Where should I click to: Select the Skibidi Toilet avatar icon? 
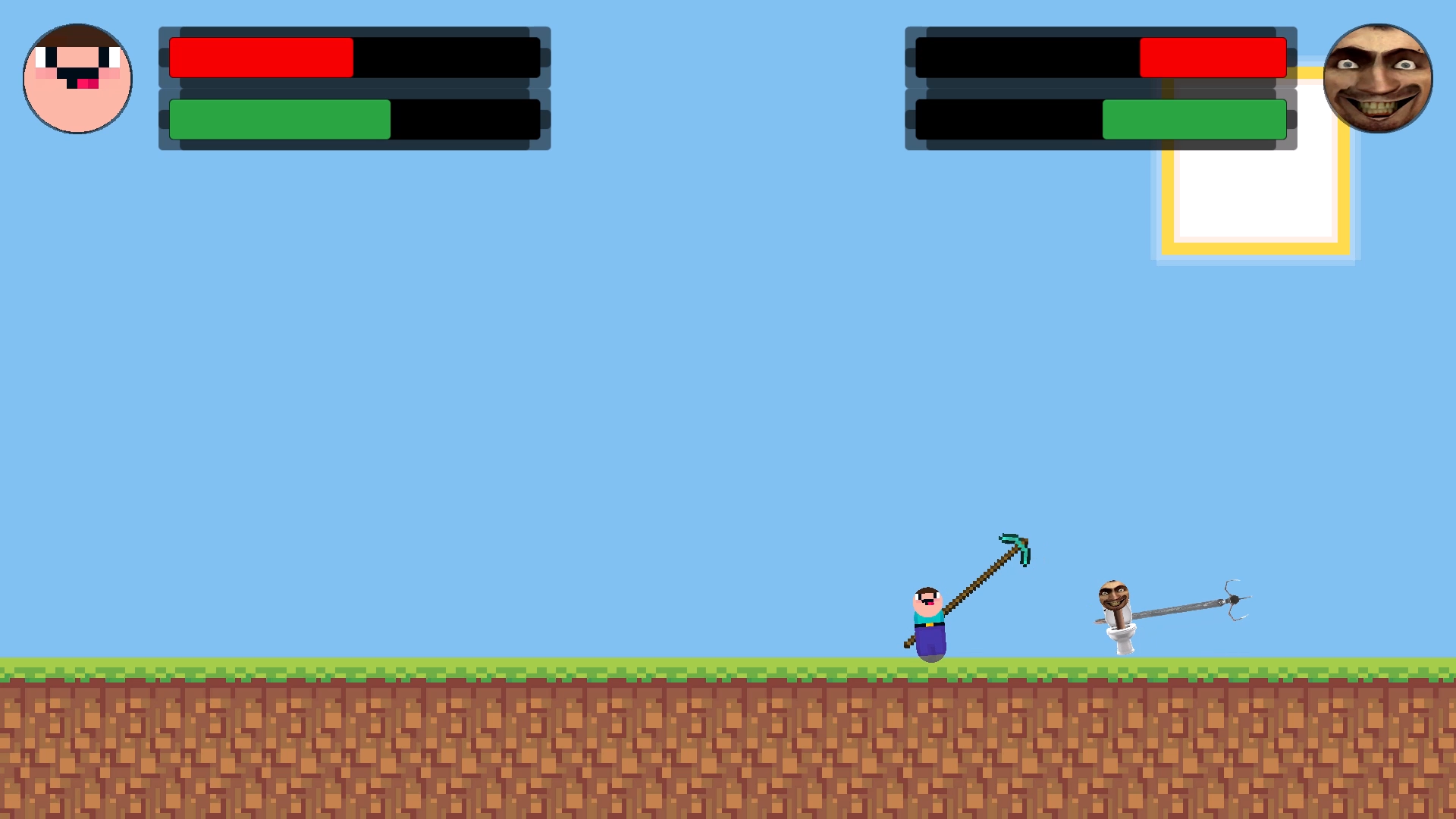(1379, 79)
